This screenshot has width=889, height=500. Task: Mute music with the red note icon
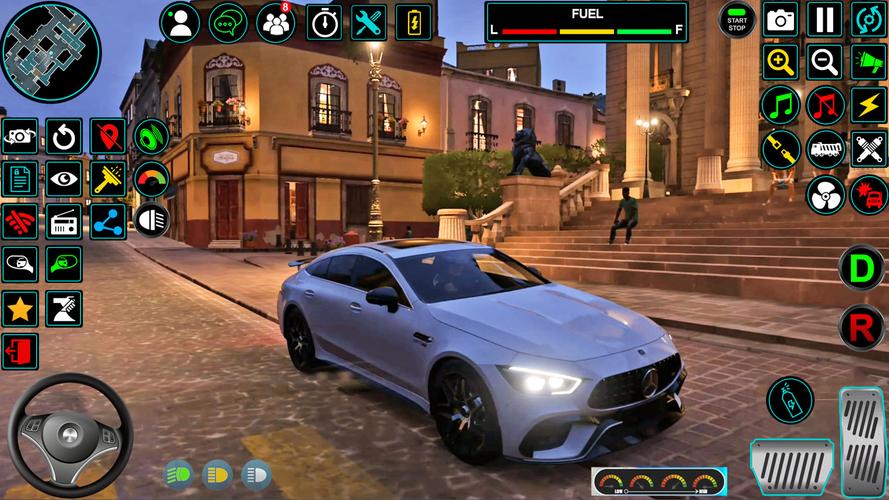pos(825,105)
